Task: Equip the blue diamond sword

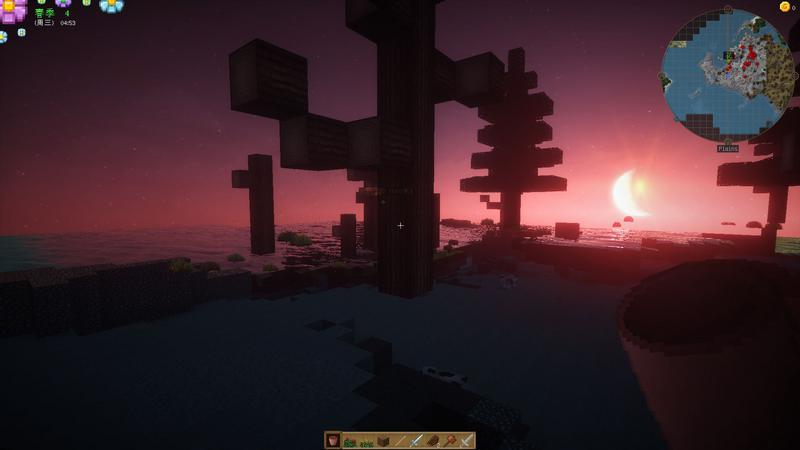Action: point(416,440)
